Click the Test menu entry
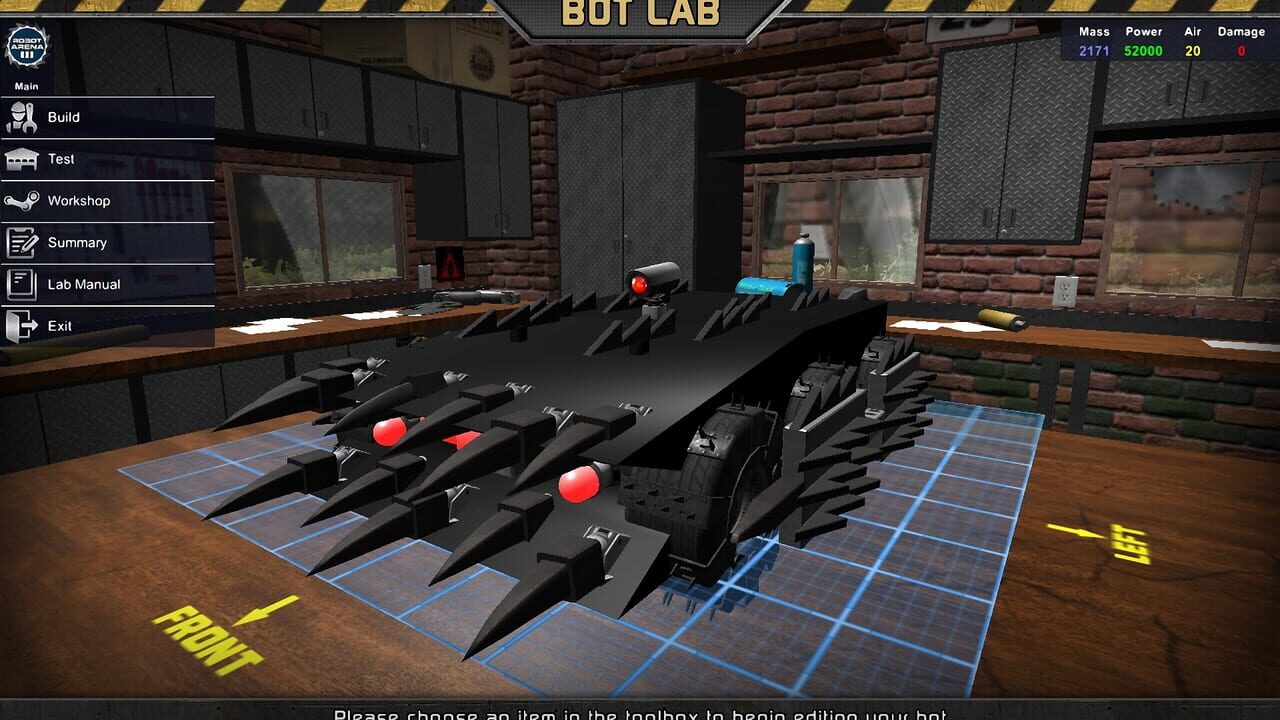 pos(61,159)
